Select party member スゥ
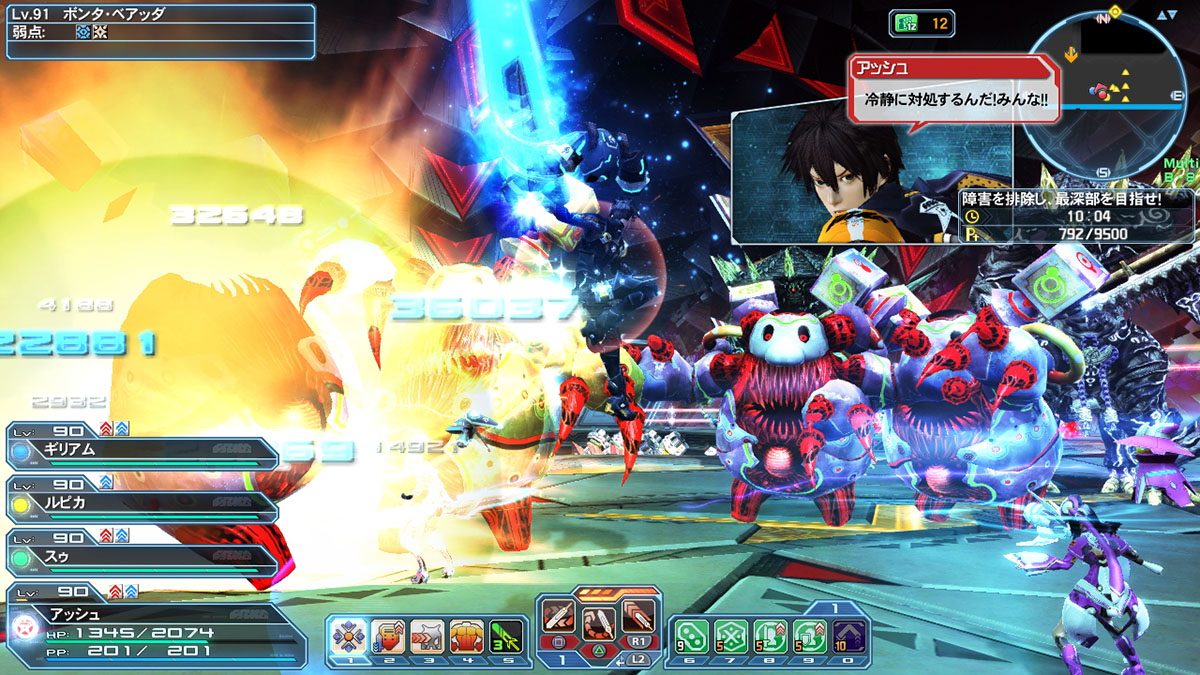Screen dimensions: 1200x675 142,552
